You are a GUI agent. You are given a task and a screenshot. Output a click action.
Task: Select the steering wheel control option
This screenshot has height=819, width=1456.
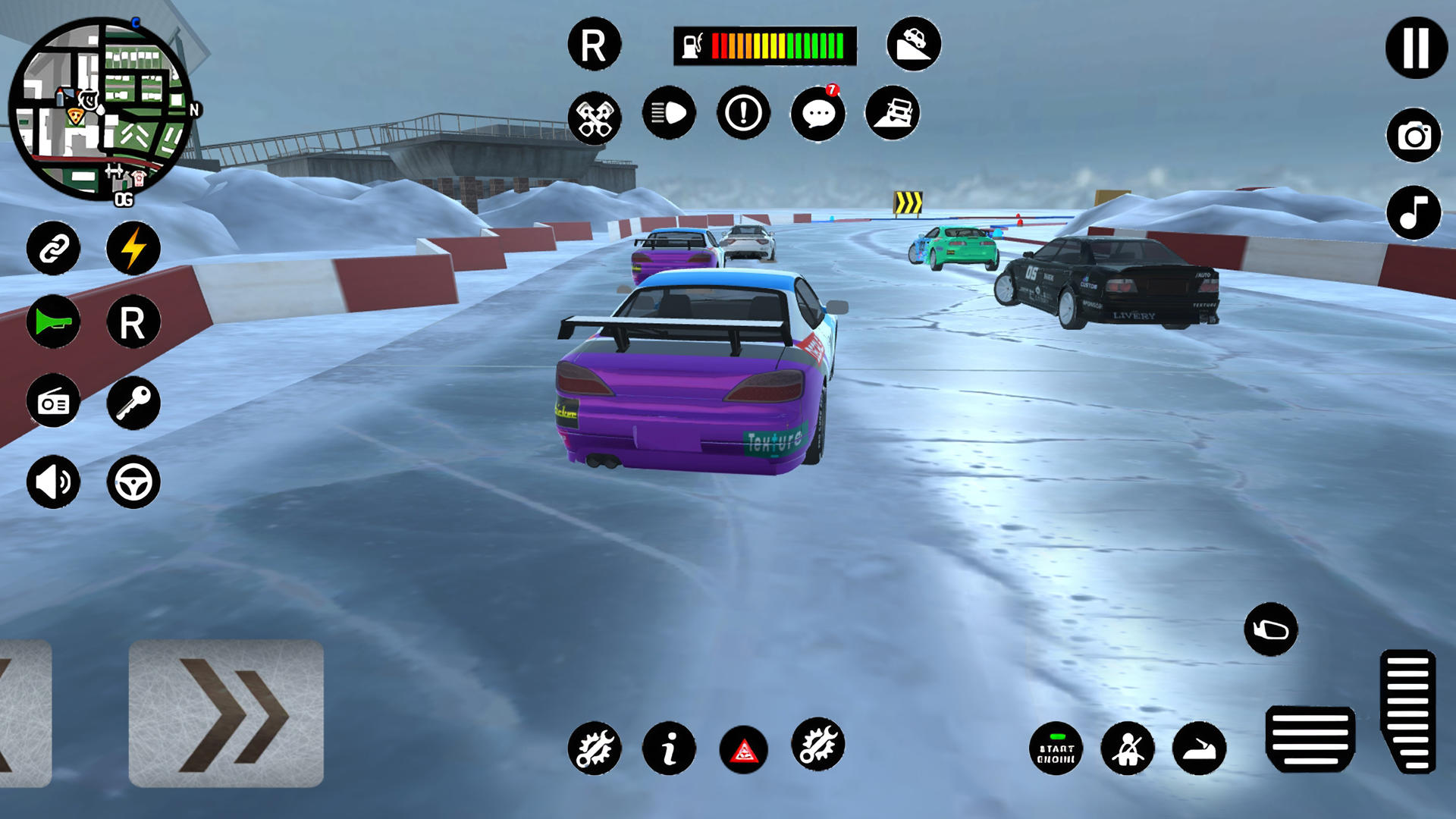(x=133, y=482)
